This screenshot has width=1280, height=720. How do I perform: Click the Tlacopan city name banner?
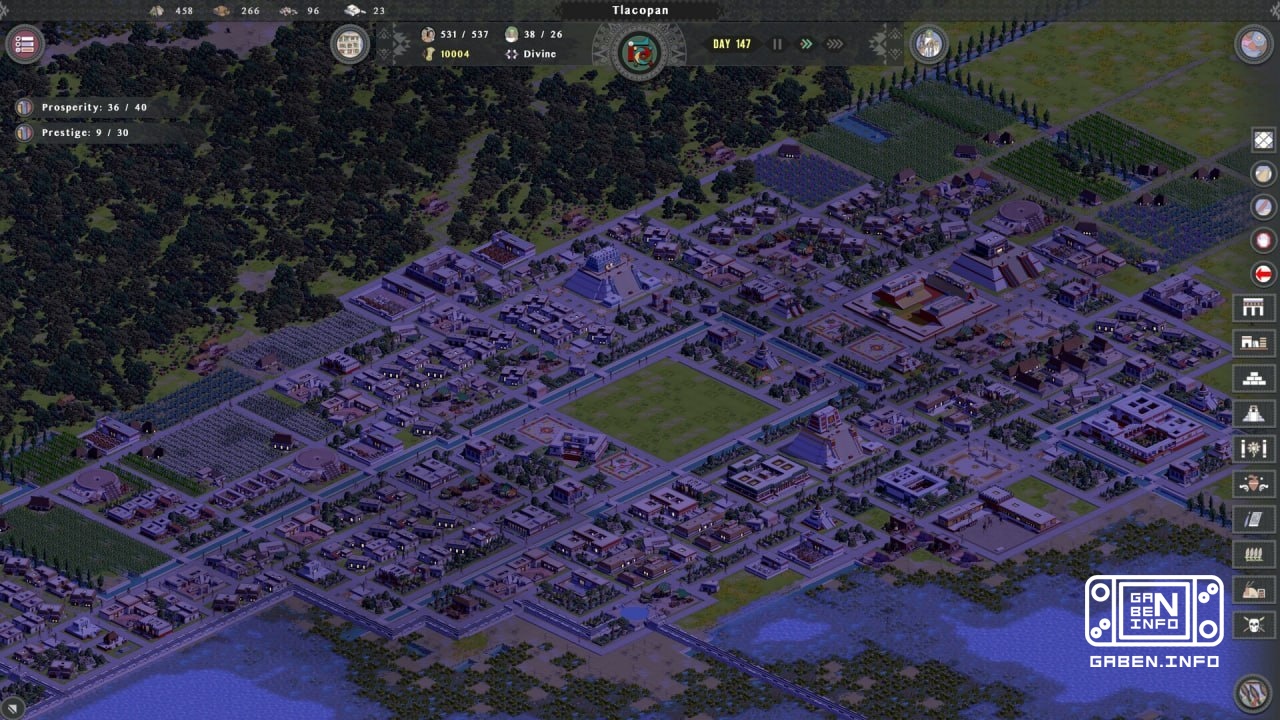(x=640, y=10)
